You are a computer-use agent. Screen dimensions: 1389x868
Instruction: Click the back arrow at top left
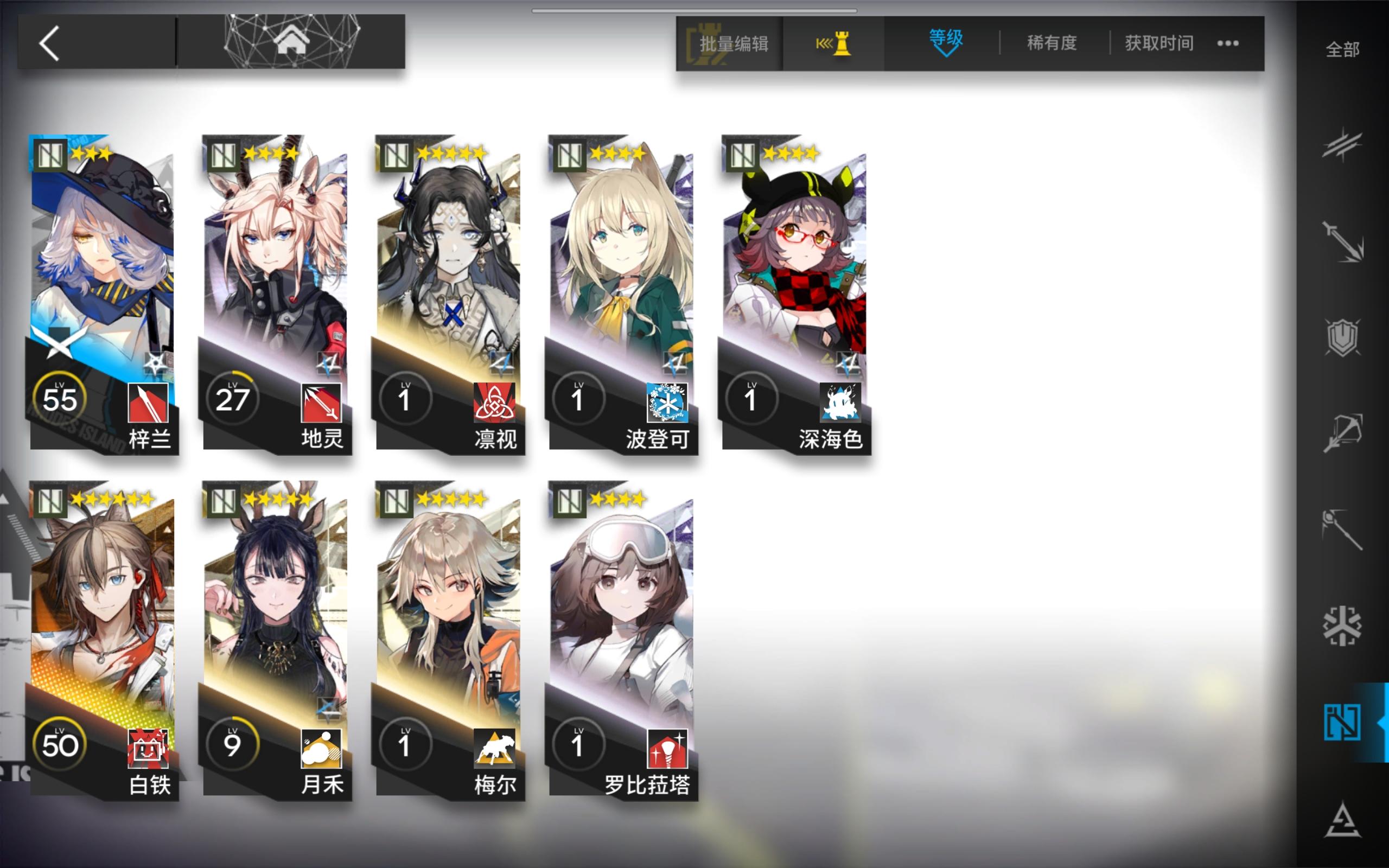(49, 43)
